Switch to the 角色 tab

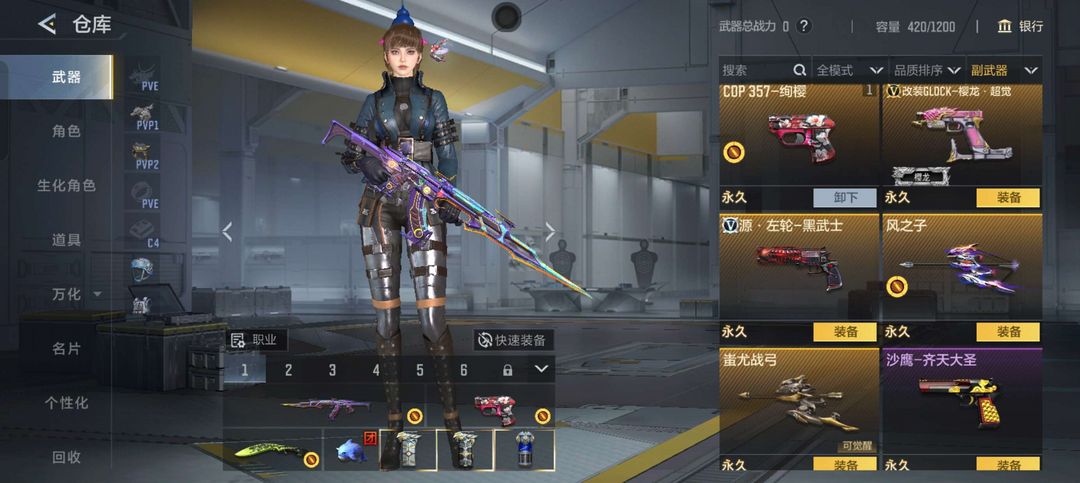point(66,131)
